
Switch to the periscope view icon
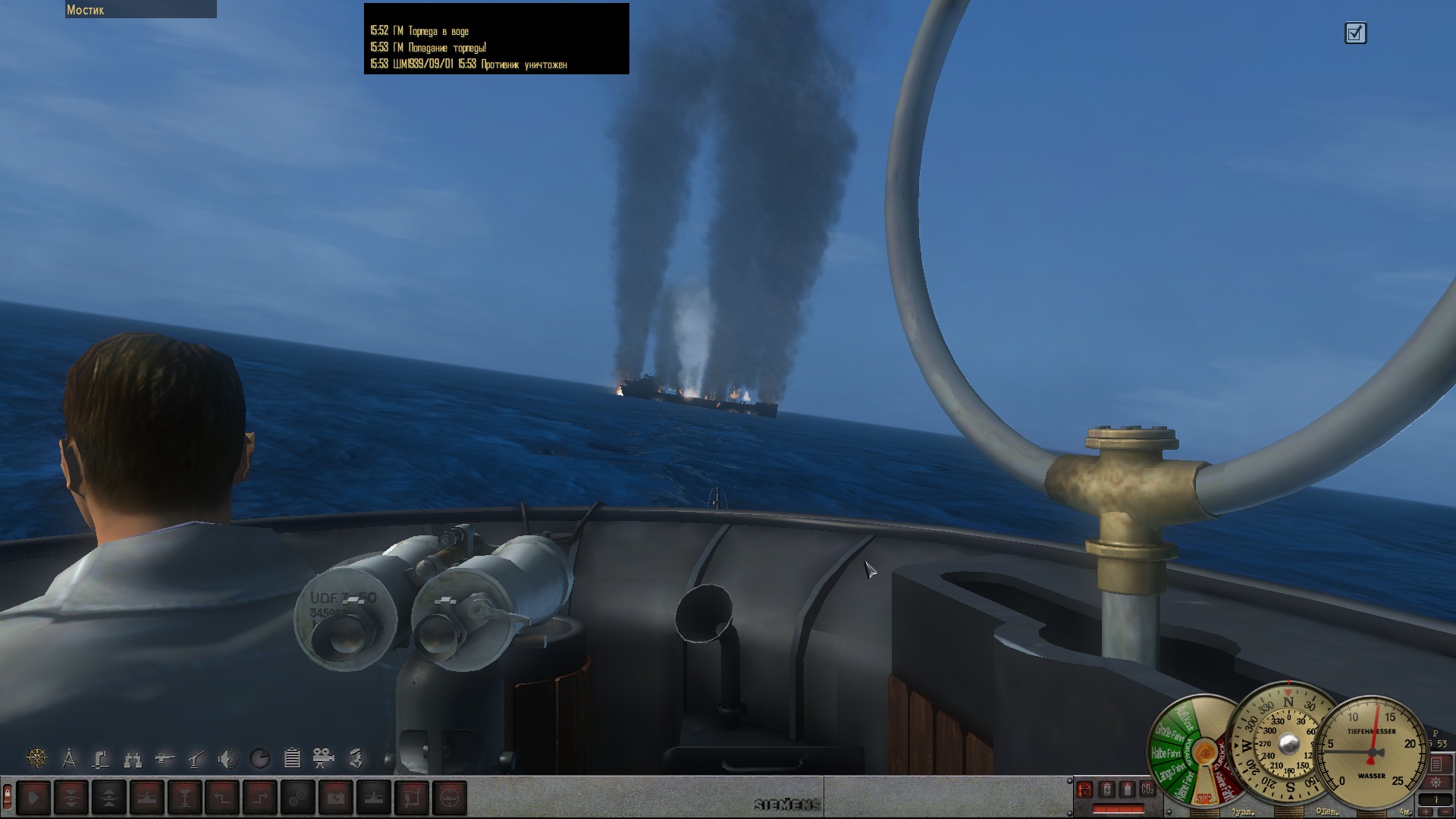click(101, 758)
